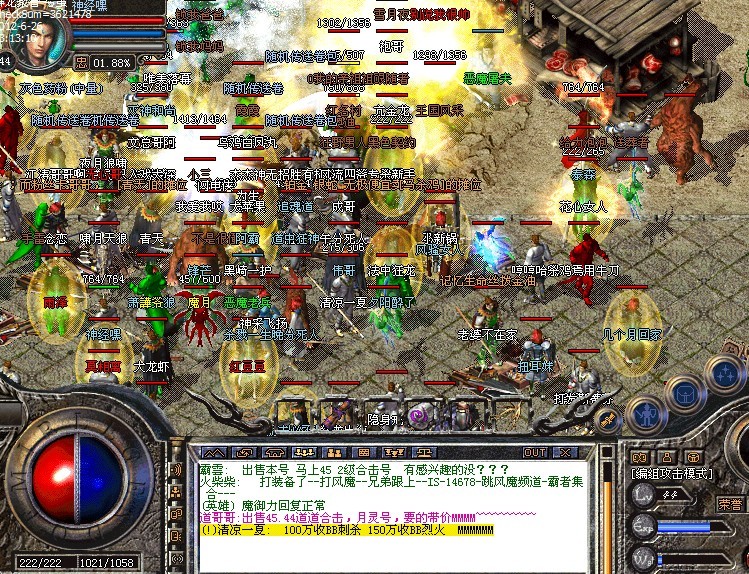Click the OUT button on chat bar
Image resolution: width=749 pixels, height=574 pixels.
point(535,452)
